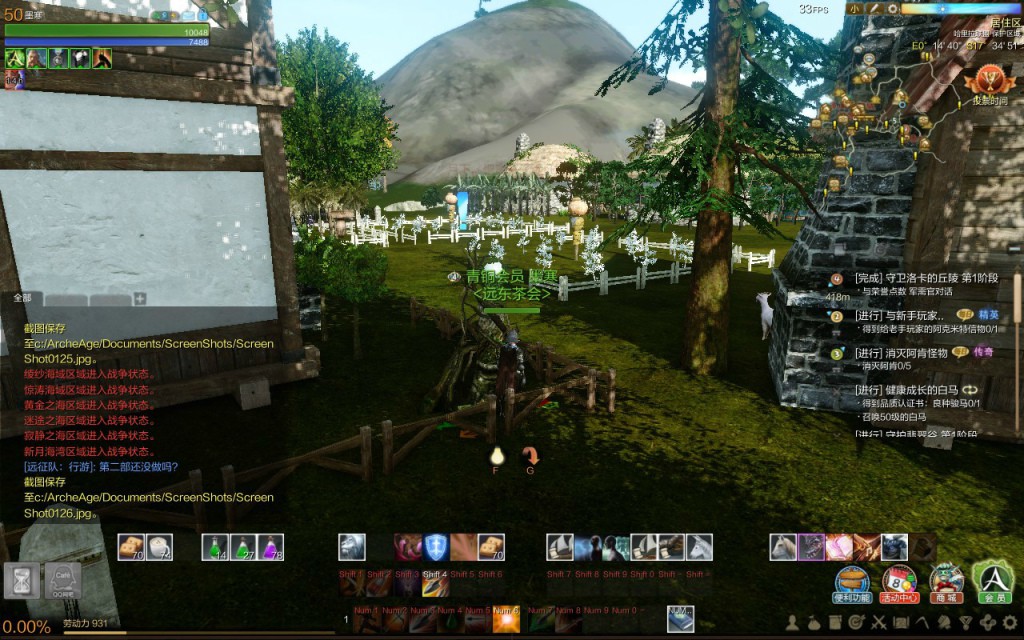Viewport: 1024px width, 640px height.
Task: Use the sailboat item in hotbar
Action: pyautogui.click(x=559, y=547)
